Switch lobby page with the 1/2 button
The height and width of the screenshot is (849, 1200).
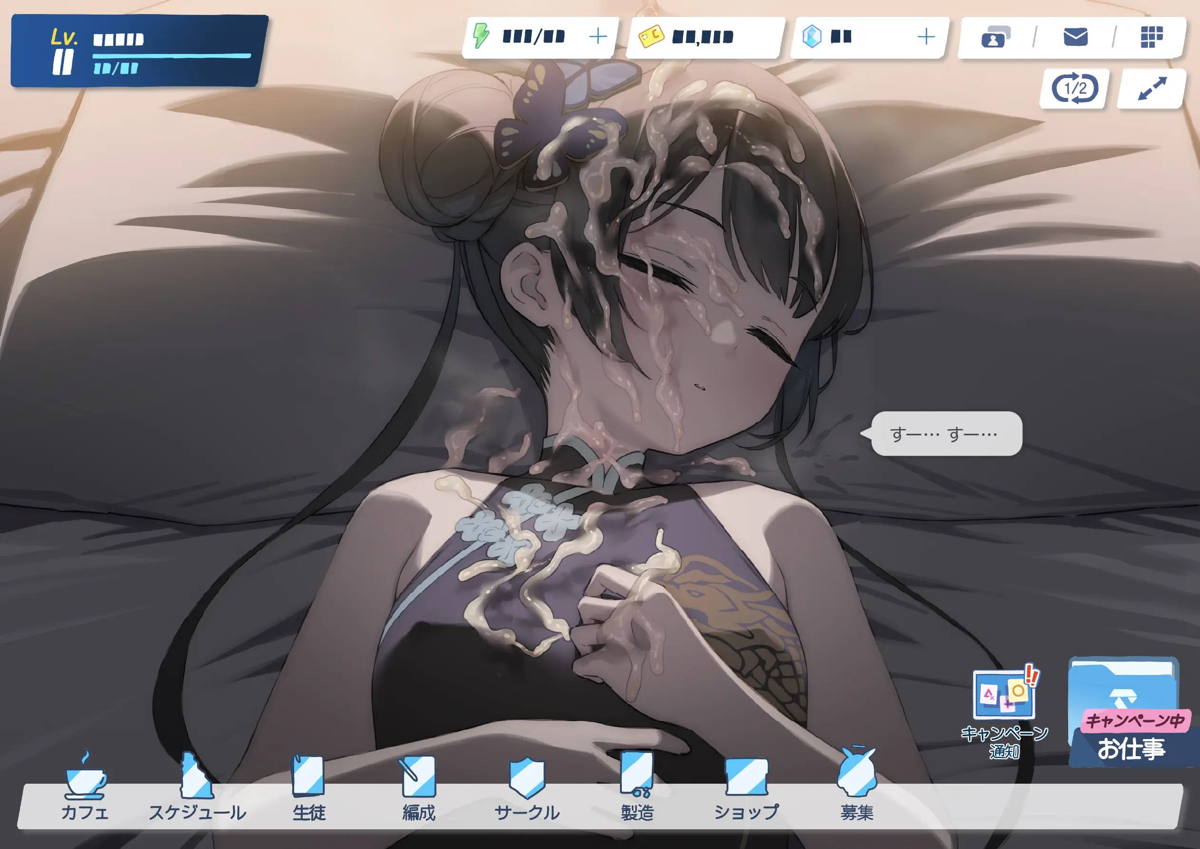click(1075, 89)
